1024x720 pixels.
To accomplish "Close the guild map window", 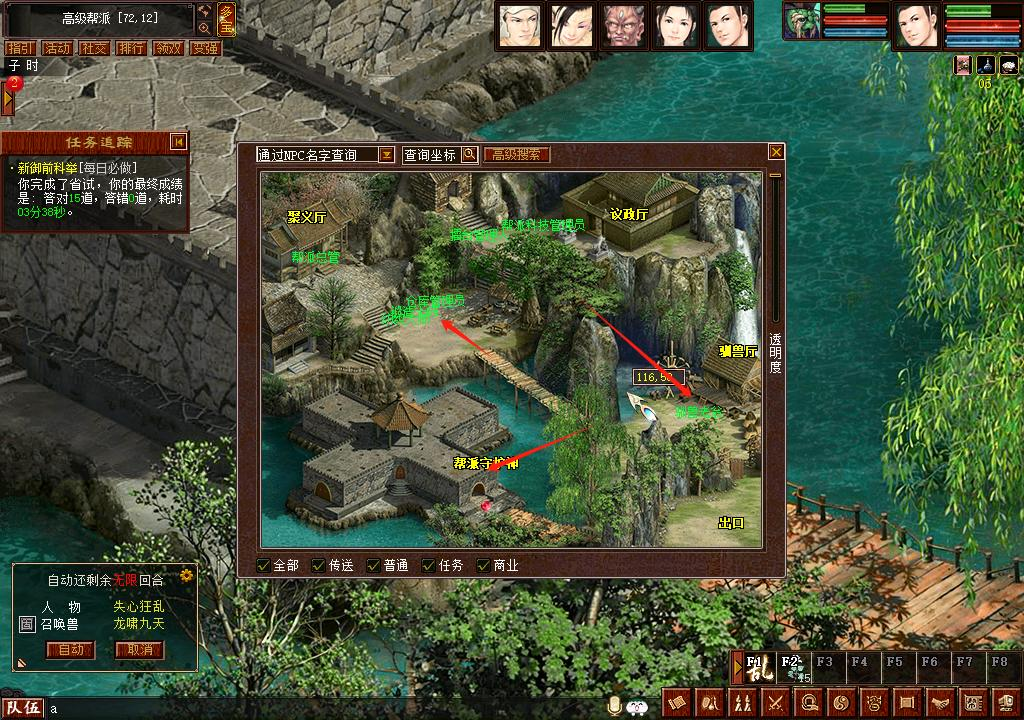I will [776, 152].
